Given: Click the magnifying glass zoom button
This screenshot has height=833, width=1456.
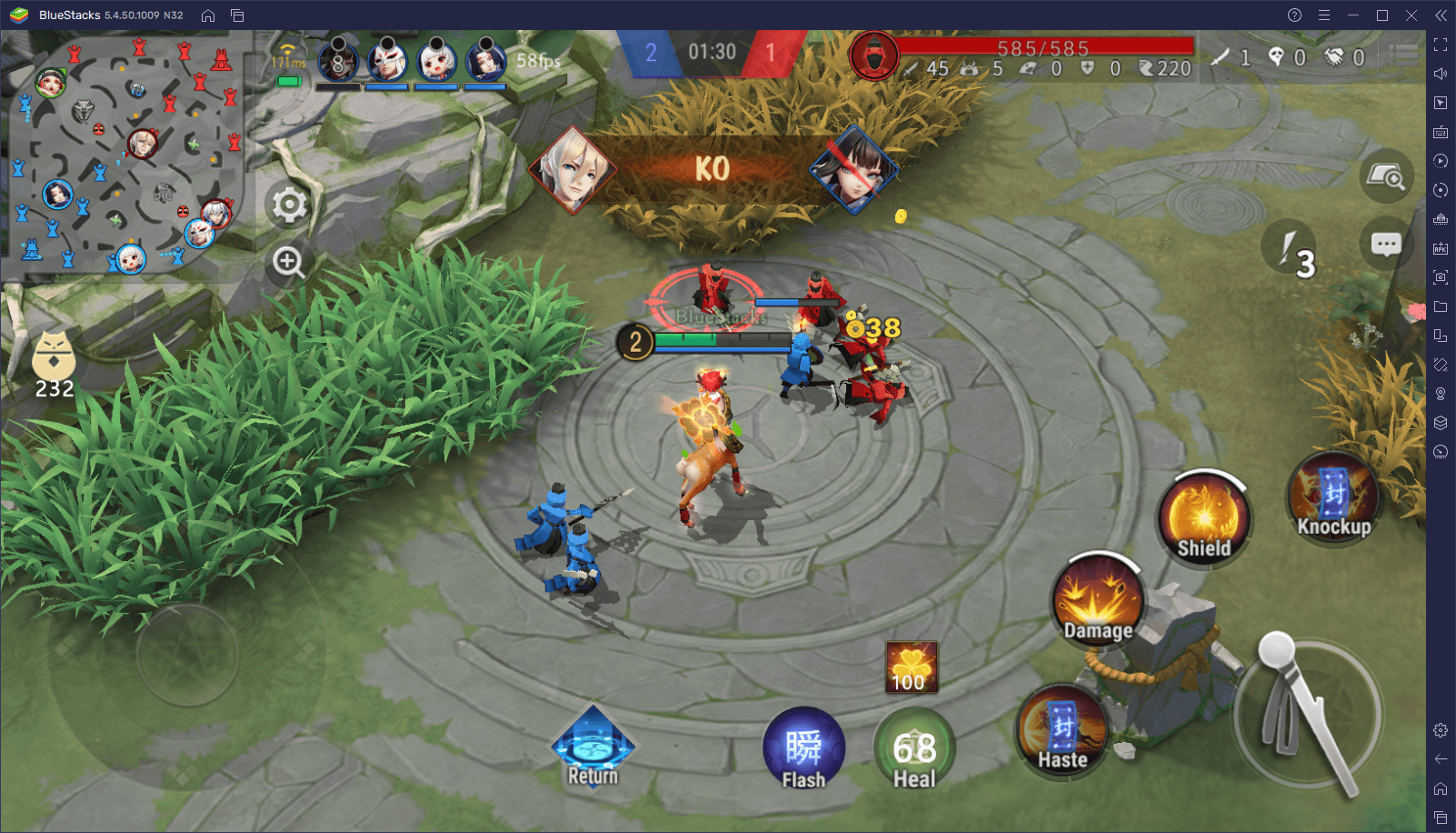Looking at the screenshot, I should pyautogui.click(x=289, y=263).
